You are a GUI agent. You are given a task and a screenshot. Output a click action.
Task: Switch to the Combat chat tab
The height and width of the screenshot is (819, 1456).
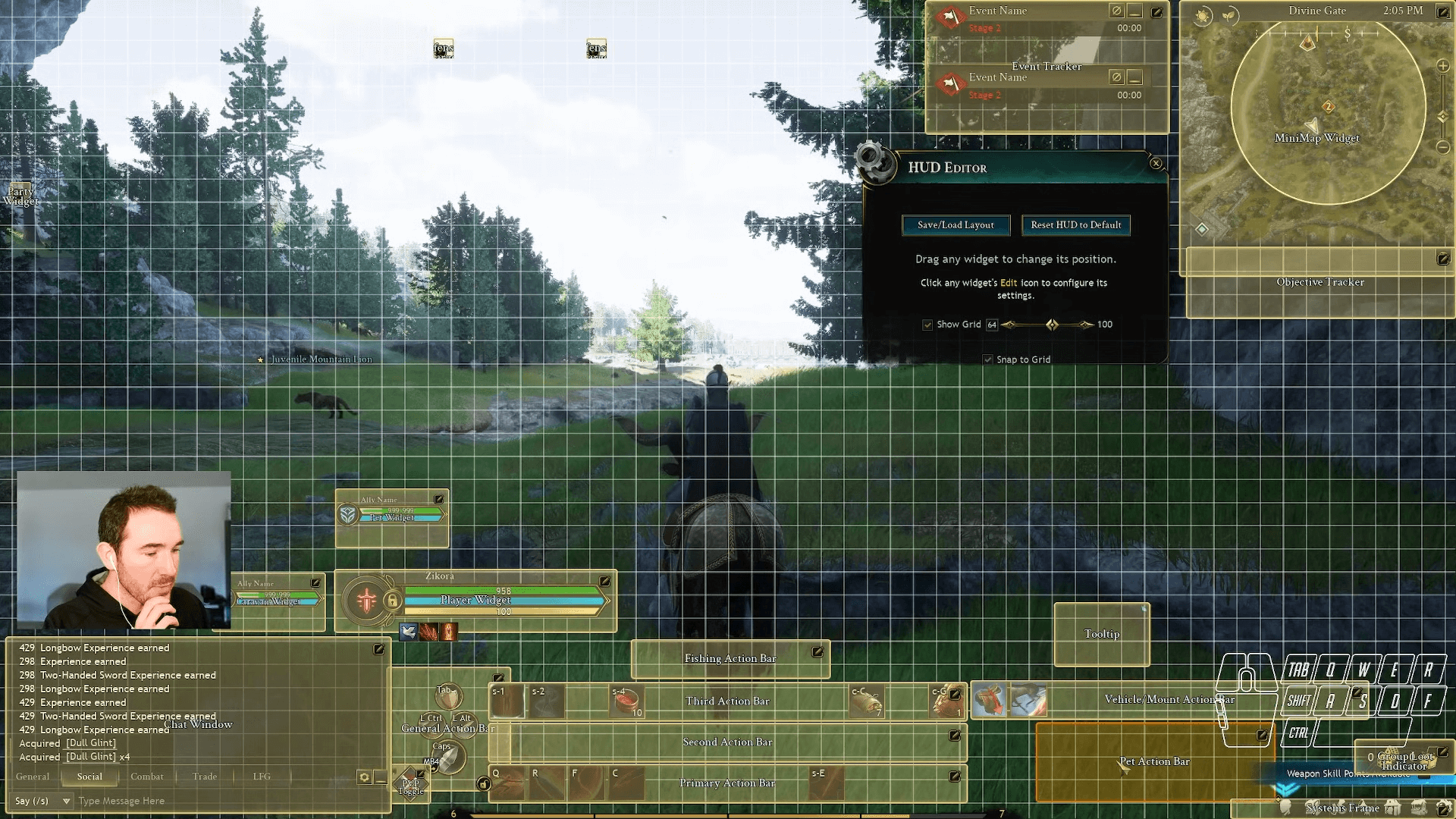click(x=147, y=777)
